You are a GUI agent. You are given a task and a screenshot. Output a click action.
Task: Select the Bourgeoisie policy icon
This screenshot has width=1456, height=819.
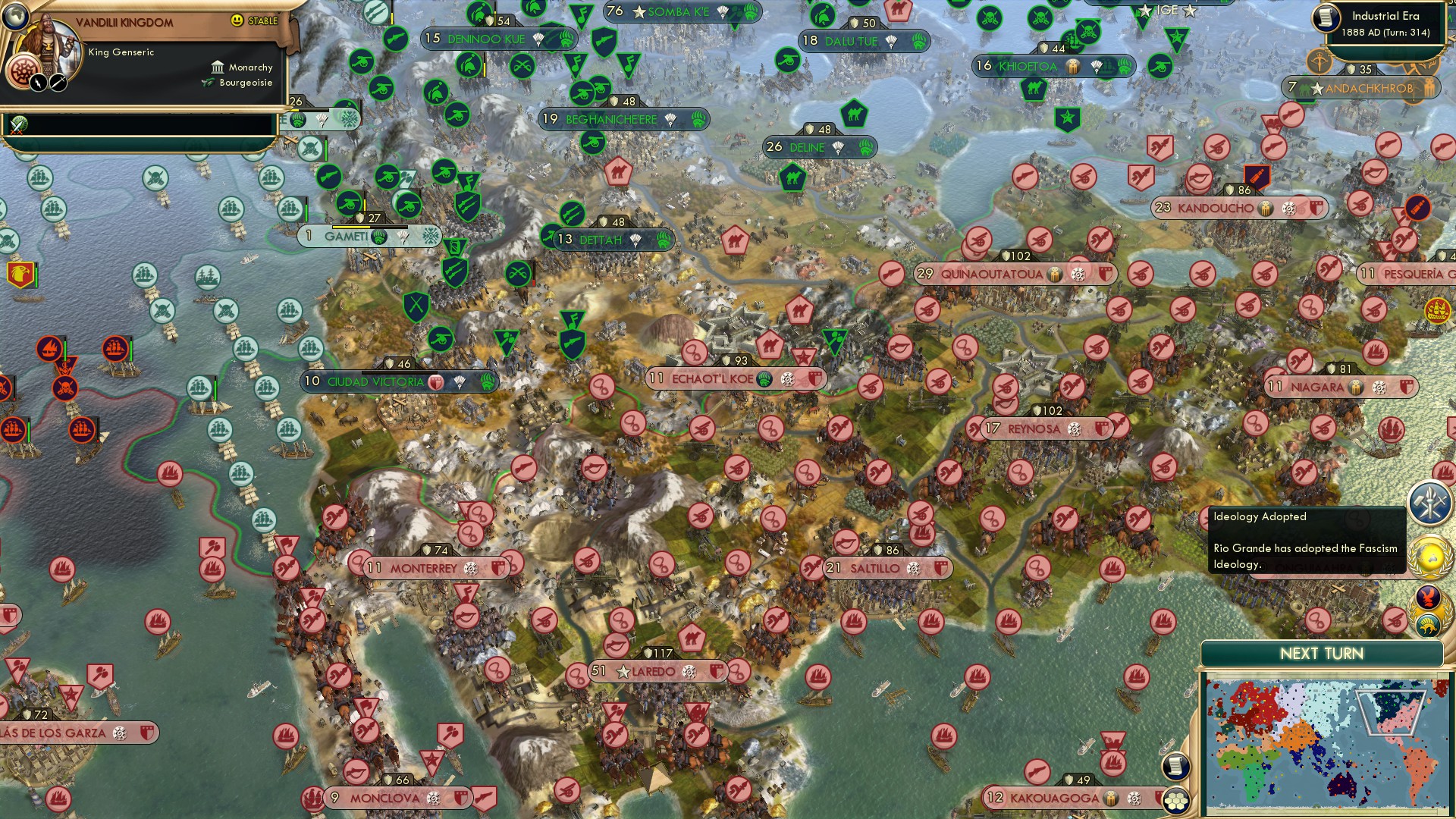click(x=208, y=83)
